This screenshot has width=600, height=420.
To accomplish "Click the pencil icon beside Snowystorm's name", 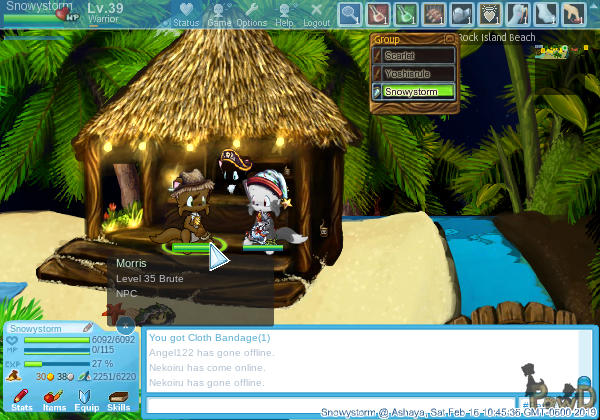I will tap(88, 328).
